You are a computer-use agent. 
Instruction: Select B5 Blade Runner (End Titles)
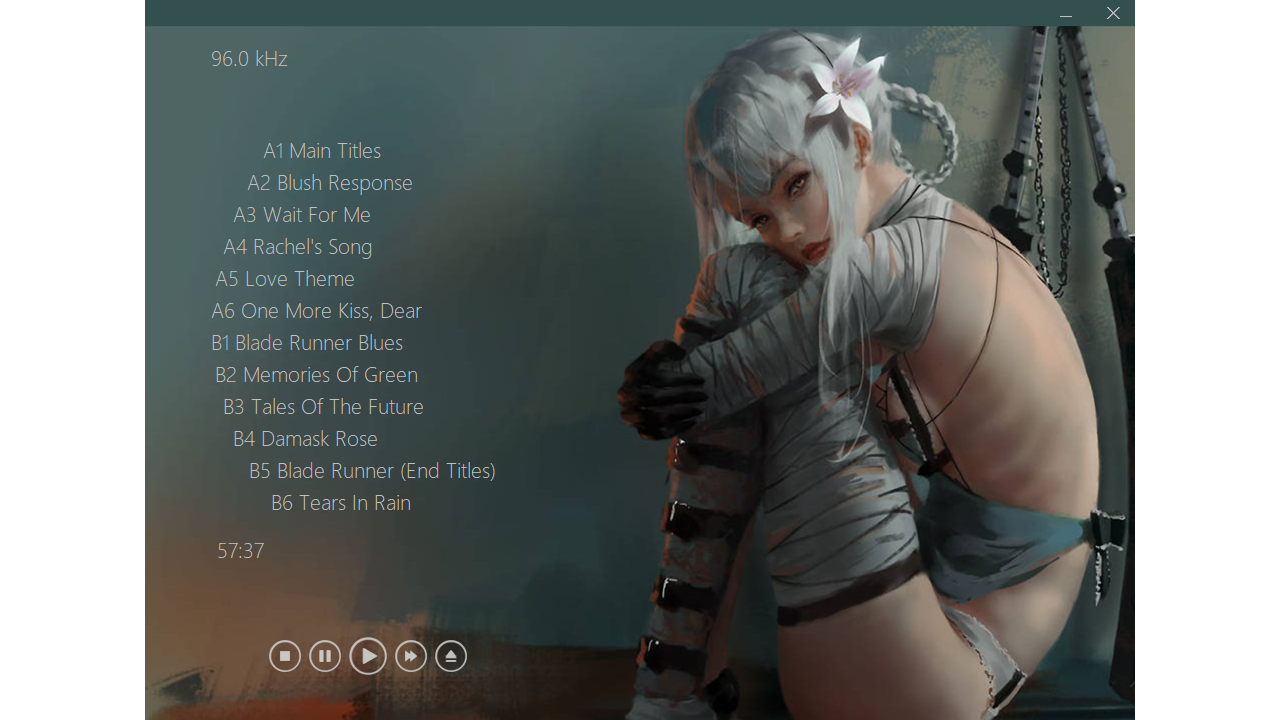[x=372, y=471]
